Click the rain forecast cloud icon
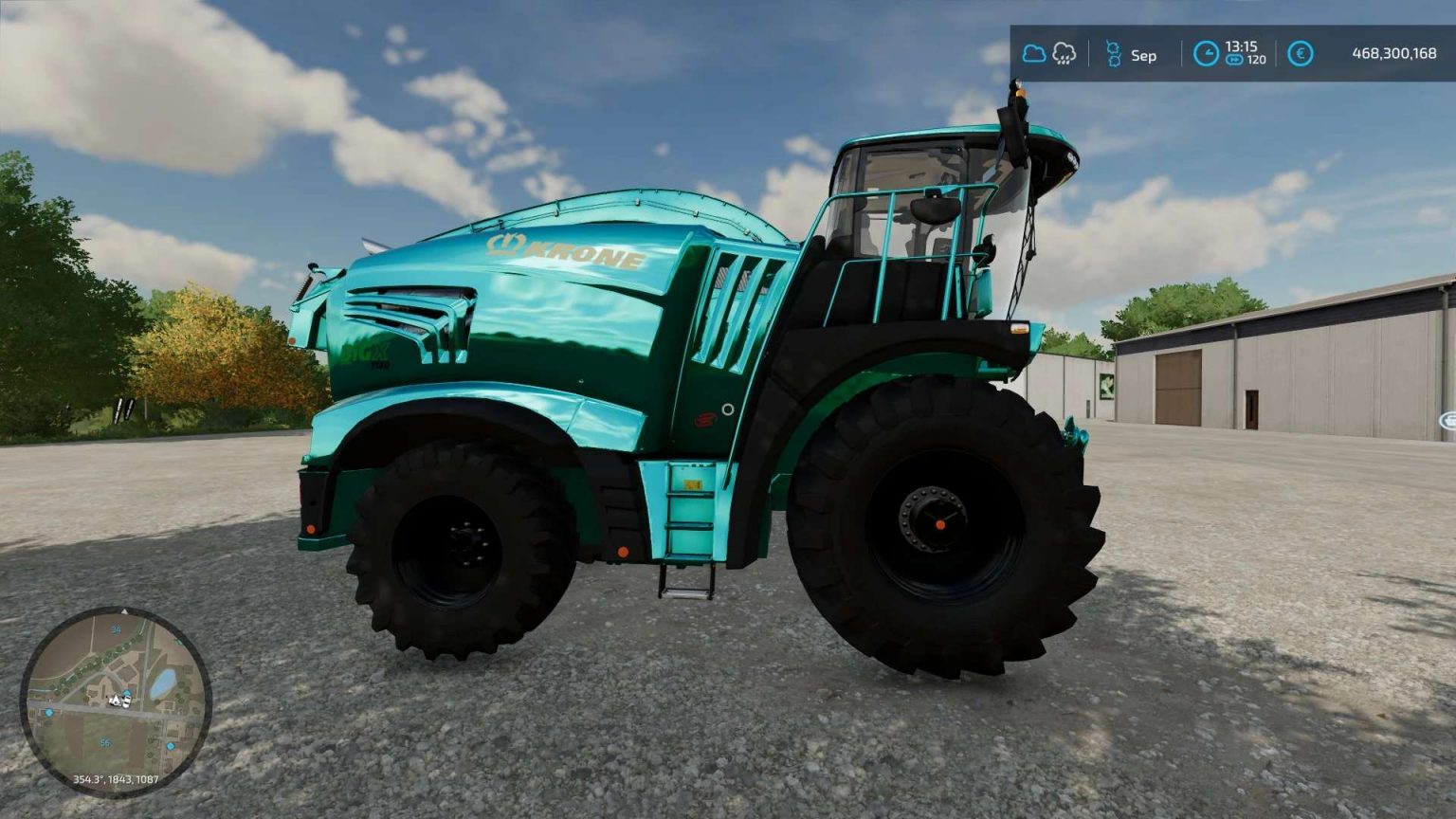This screenshot has width=1456, height=819. point(1065,54)
